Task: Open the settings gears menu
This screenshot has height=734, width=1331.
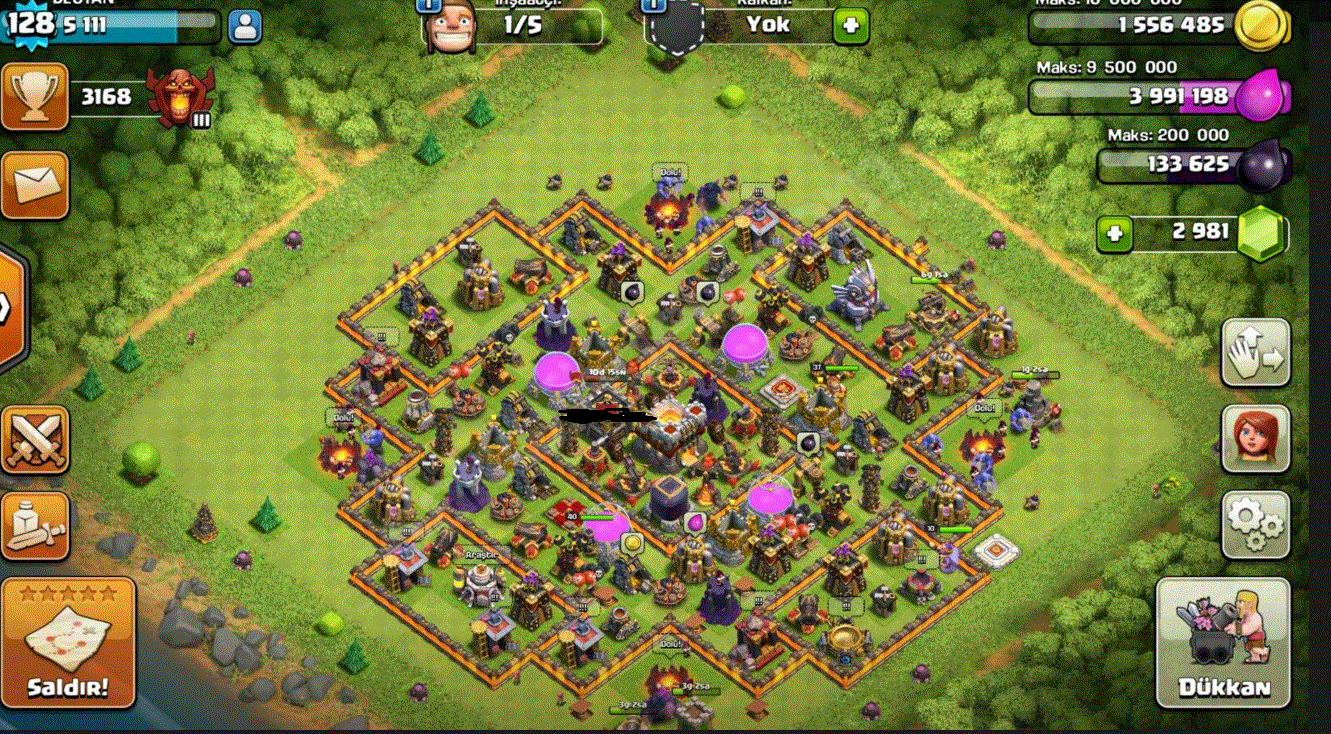Action: (x=1256, y=524)
